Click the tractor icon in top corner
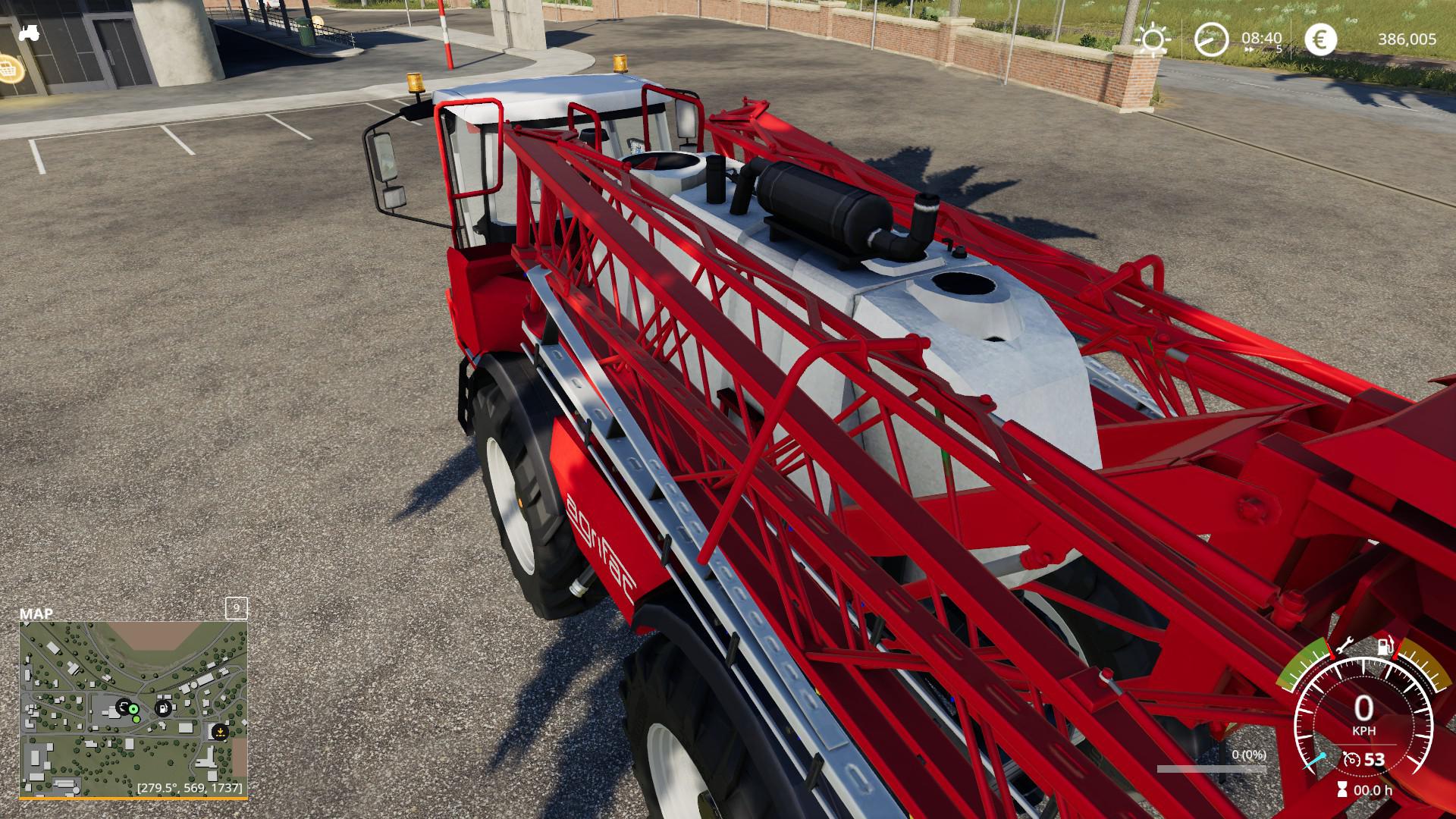 29,33
